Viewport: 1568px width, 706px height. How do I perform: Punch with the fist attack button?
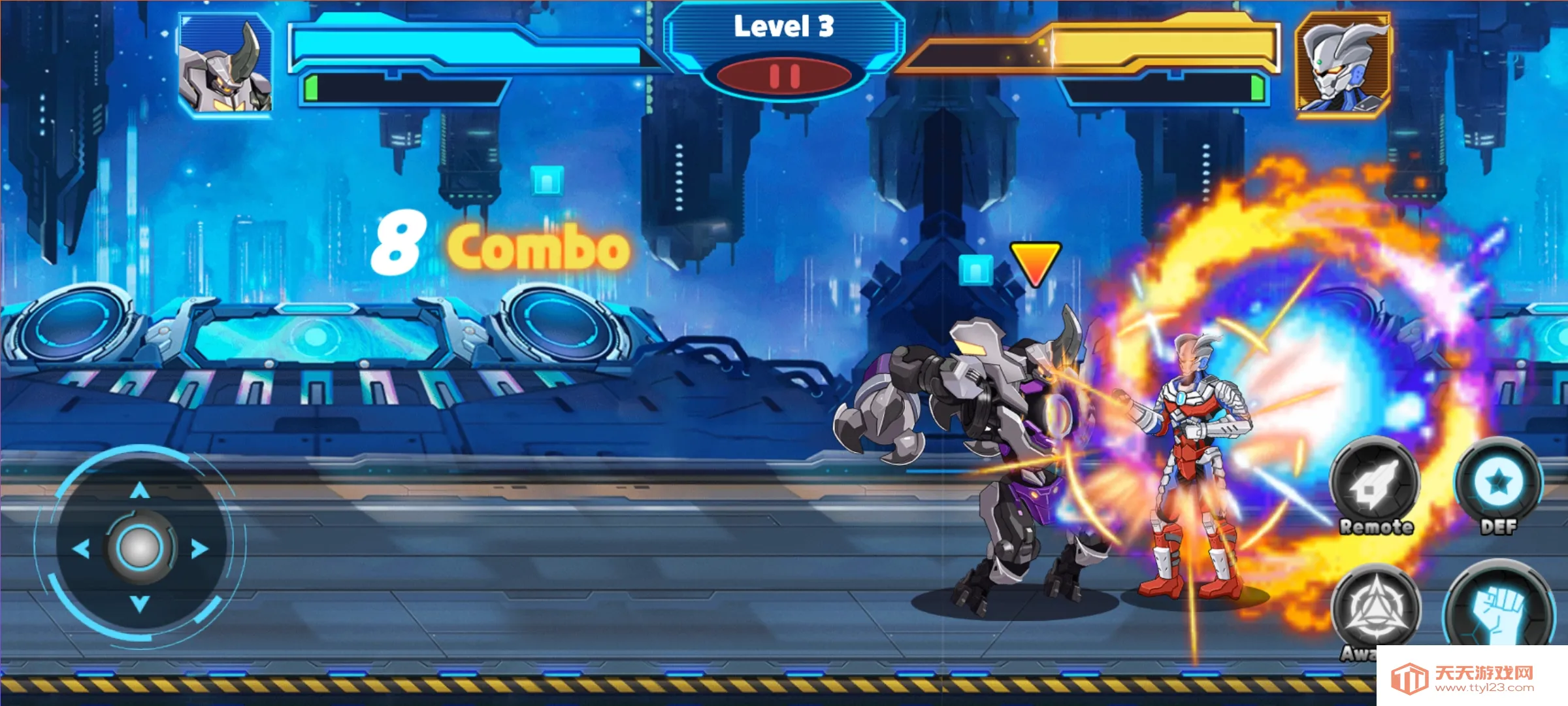click(x=1499, y=611)
